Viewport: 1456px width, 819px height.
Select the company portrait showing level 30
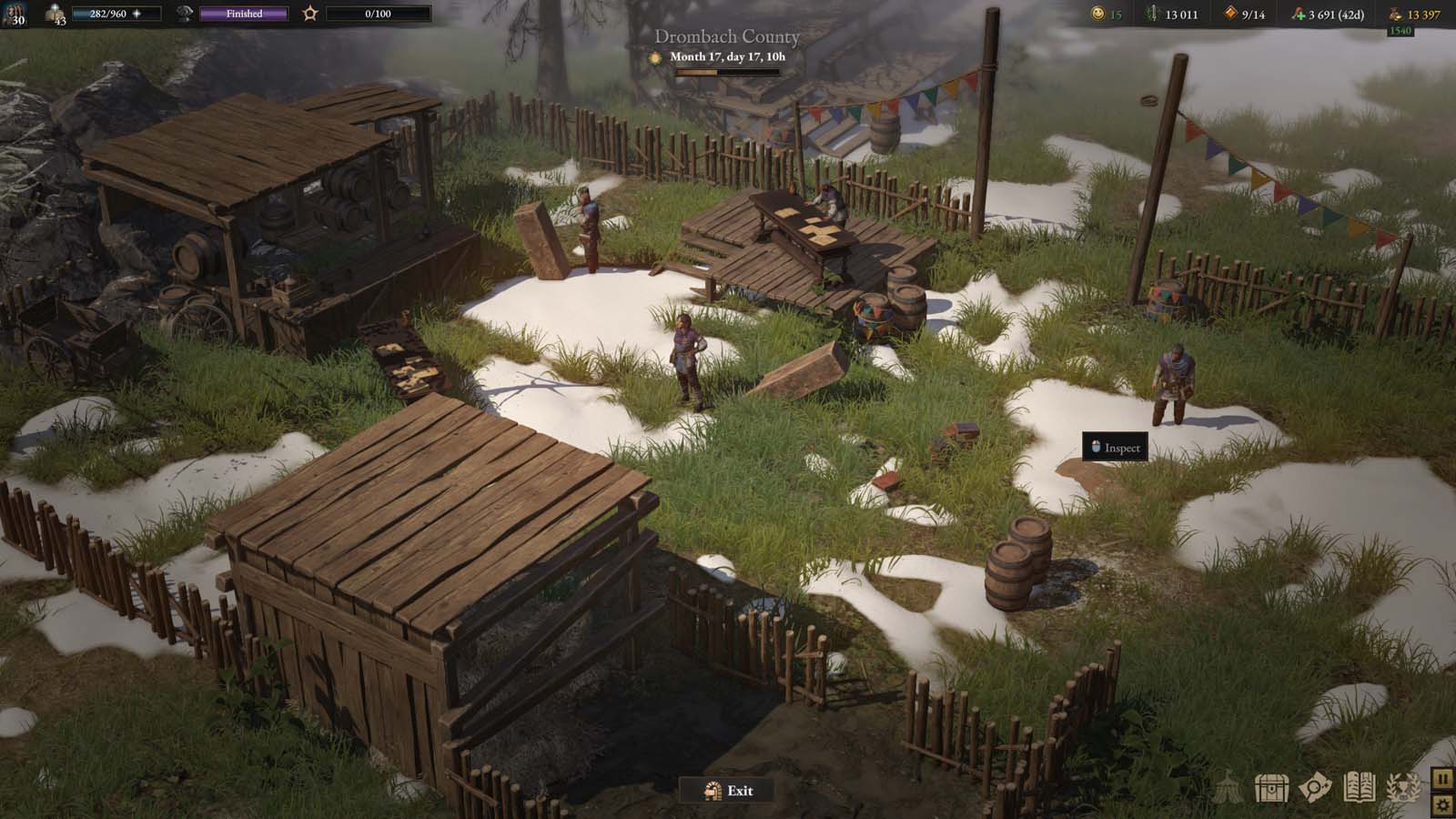tap(14, 13)
